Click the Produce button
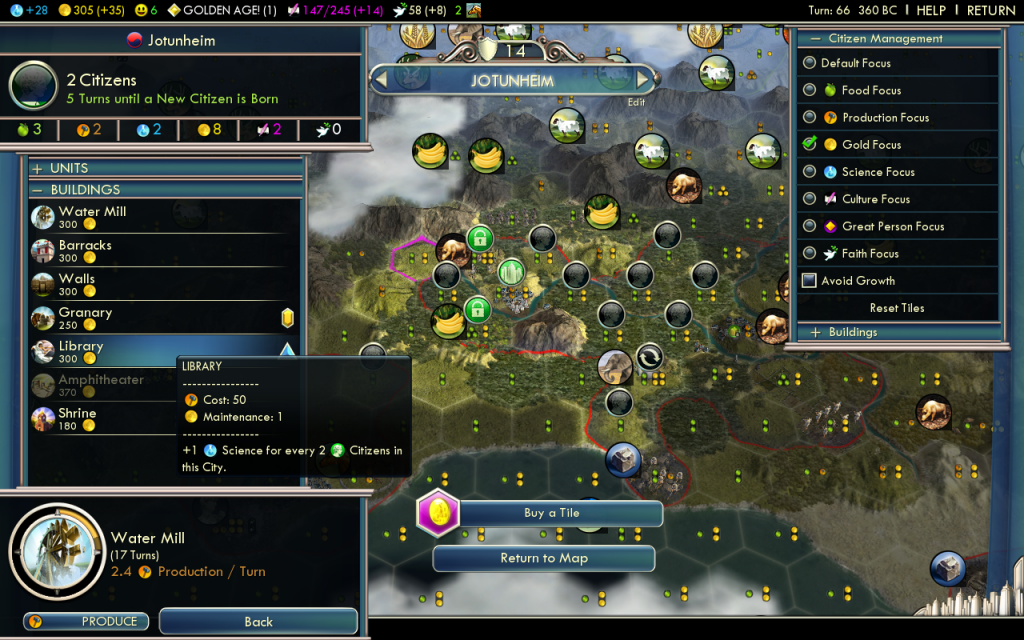The height and width of the screenshot is (640, 1024). click(x=86, y=621)
